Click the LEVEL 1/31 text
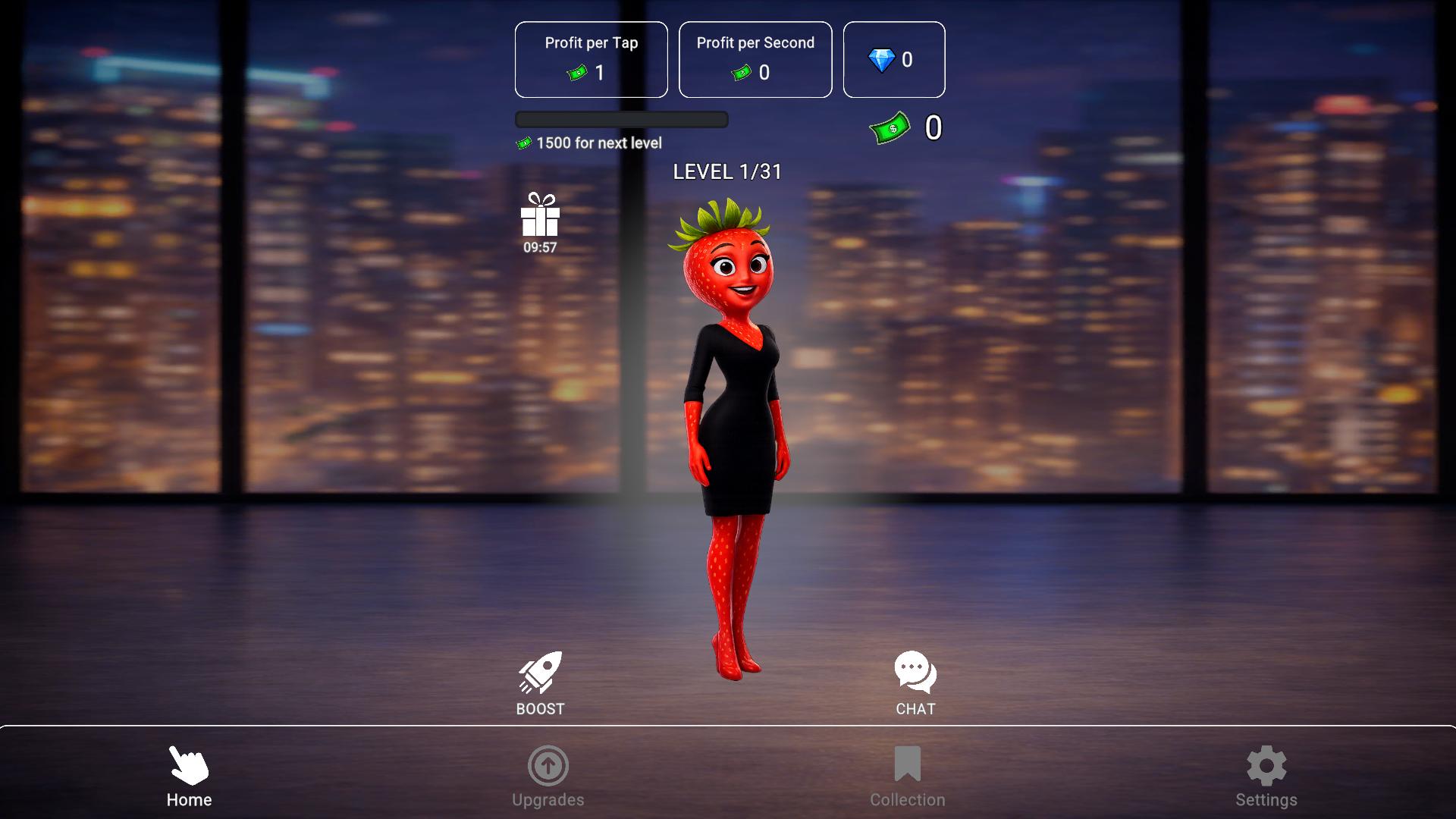The image size is (1456, 819). coord(727,172)
